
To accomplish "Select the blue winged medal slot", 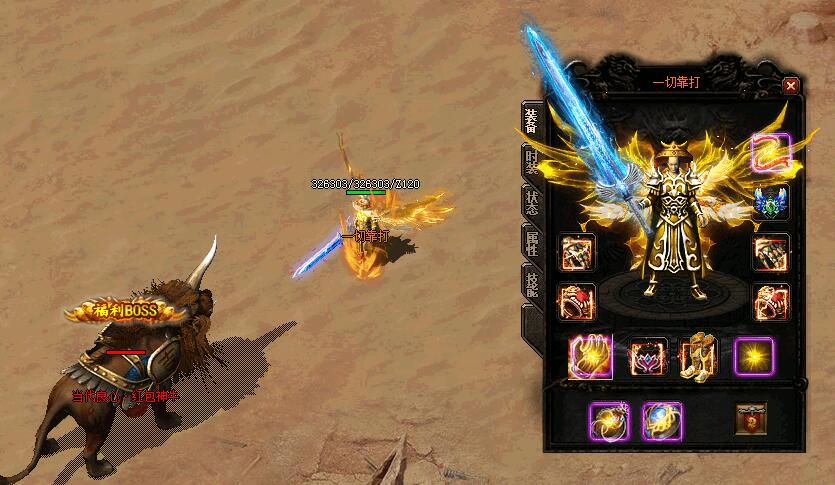I will [771, 202].
